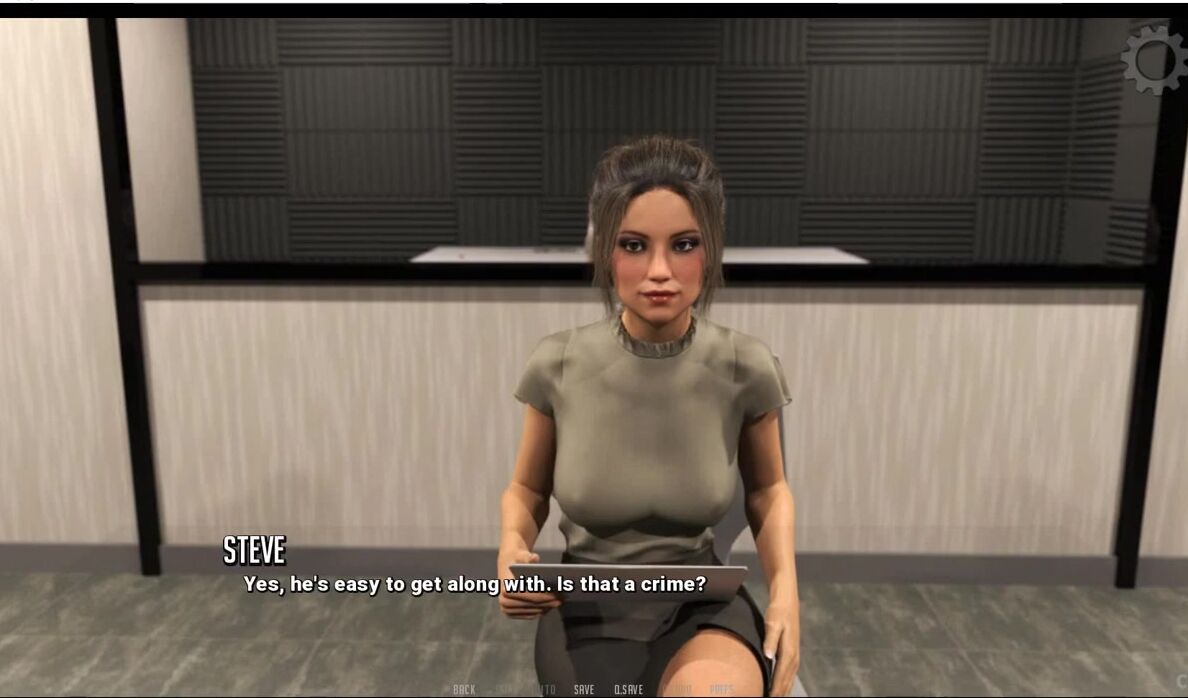This screenshot has height=698, width=1188.
Task: Open the gear settings icon
Action: 1154,59
